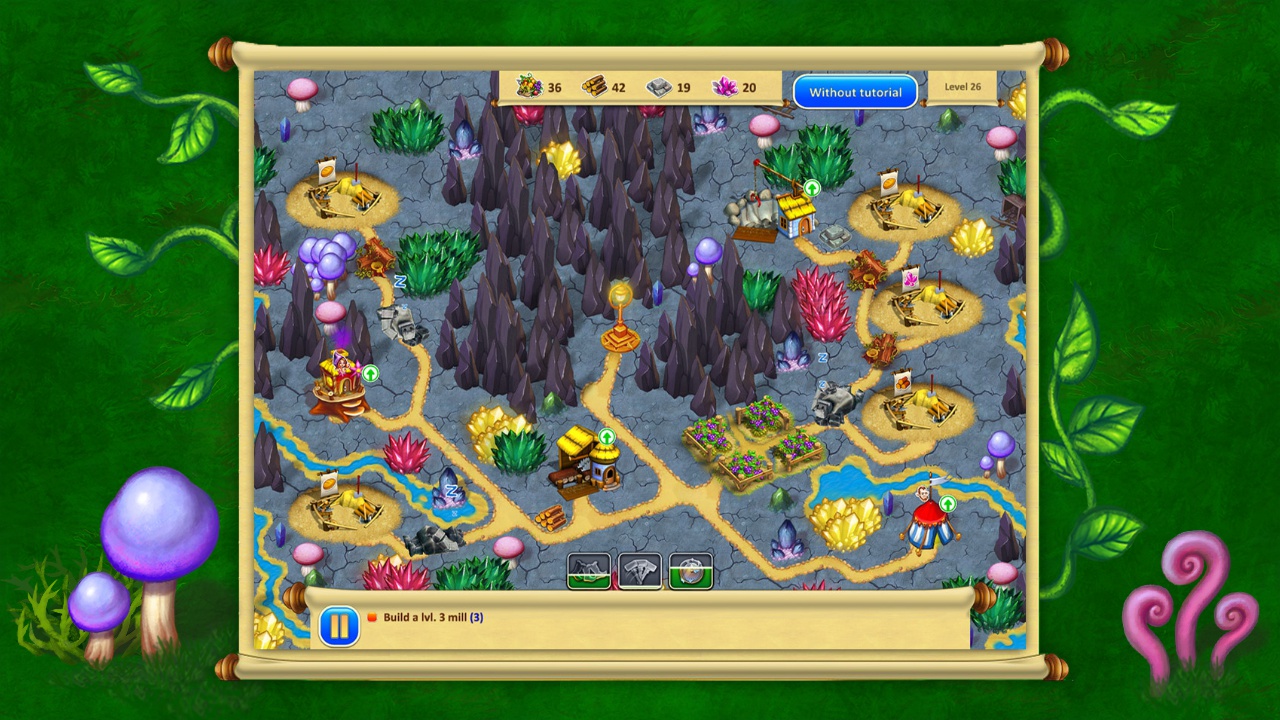Click the Level 26 banner
This screenshot has width=1280, height=720.
click(x=962, y=87)
